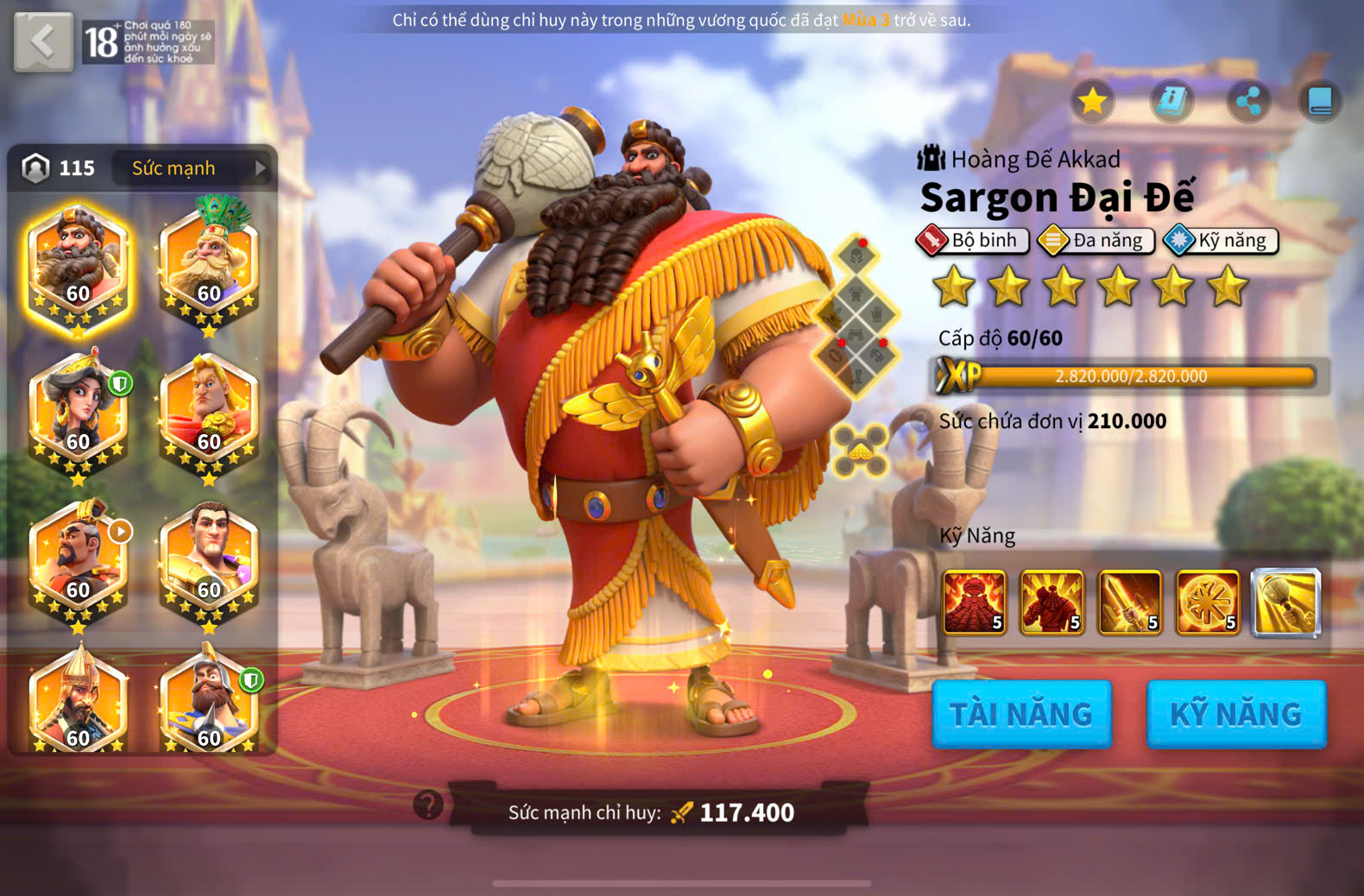Share this commander via share icon
Viewport: 1364px width, 896px height.
click(x=1248, y=101)
